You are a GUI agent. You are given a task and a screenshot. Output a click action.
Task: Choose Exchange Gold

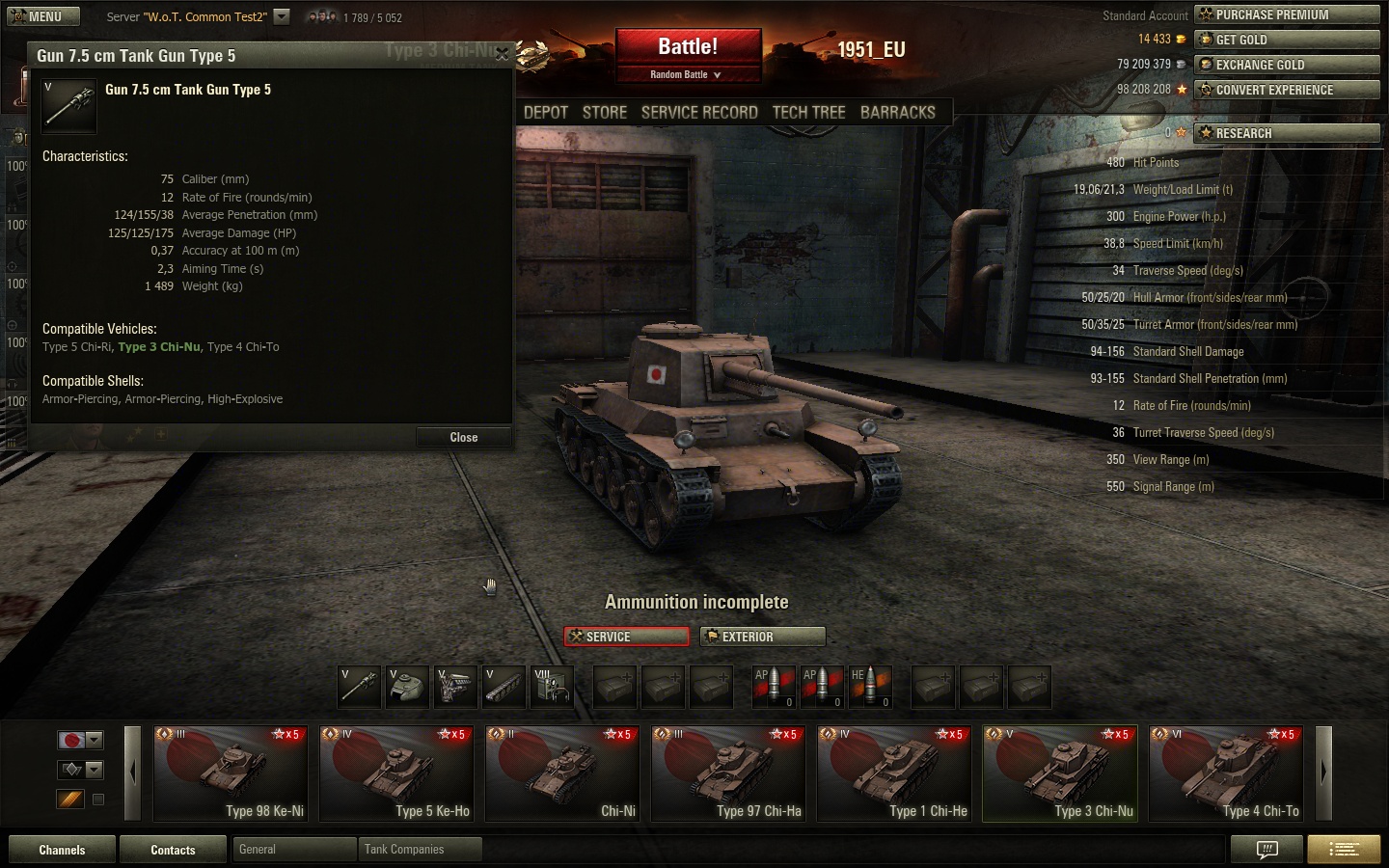[1287, 65]
